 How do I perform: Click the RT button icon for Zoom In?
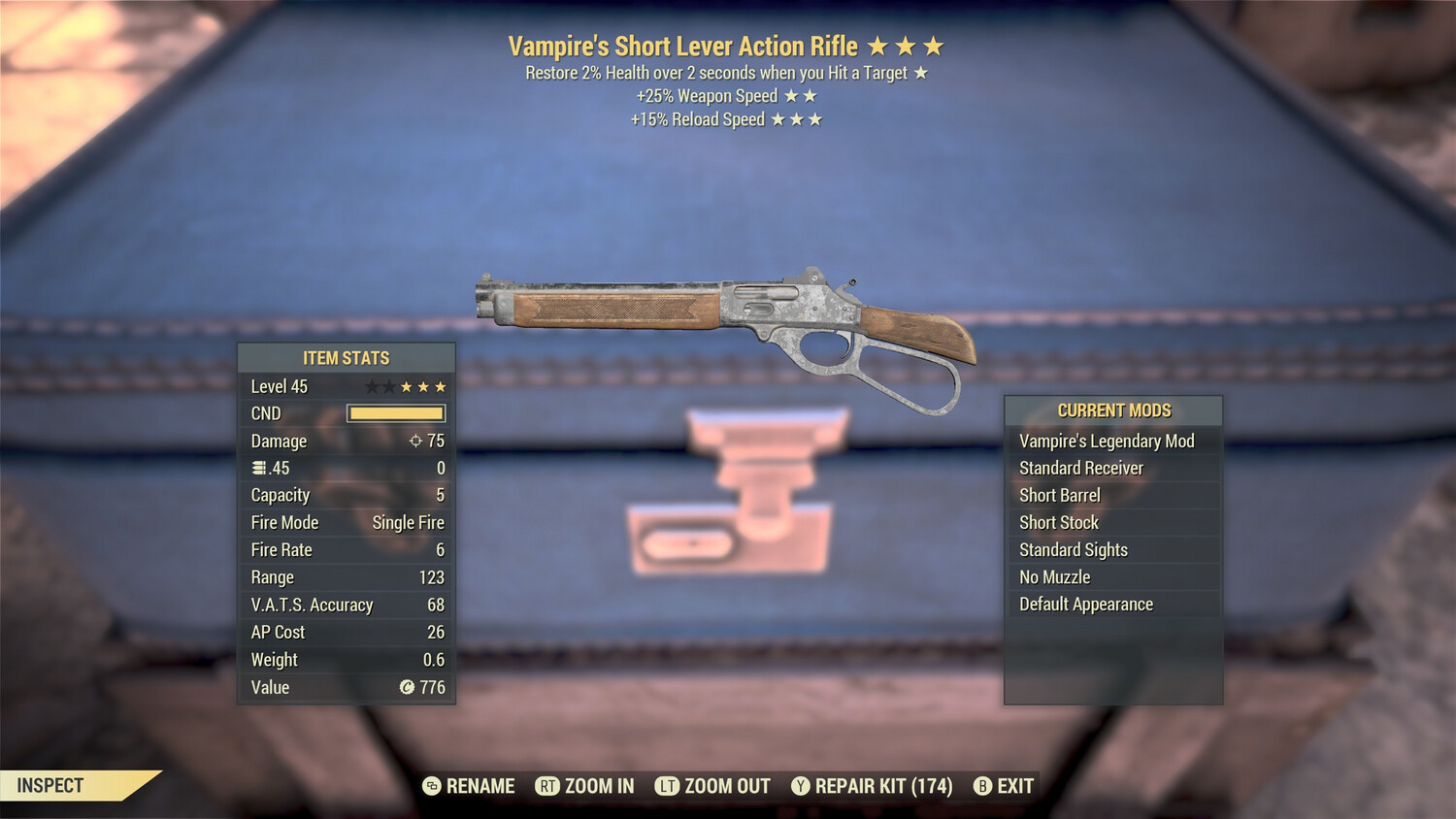click(x=548, y=786)
